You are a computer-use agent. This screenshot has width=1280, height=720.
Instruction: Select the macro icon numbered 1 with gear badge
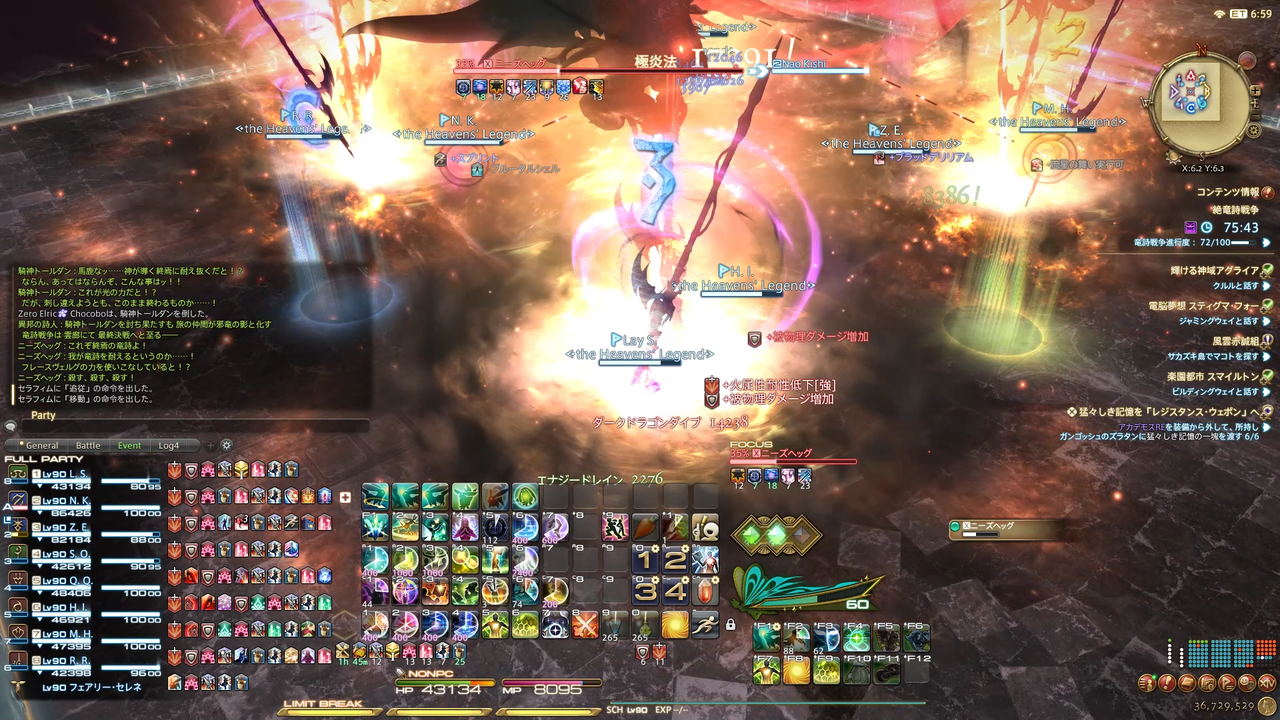(647, 559)
